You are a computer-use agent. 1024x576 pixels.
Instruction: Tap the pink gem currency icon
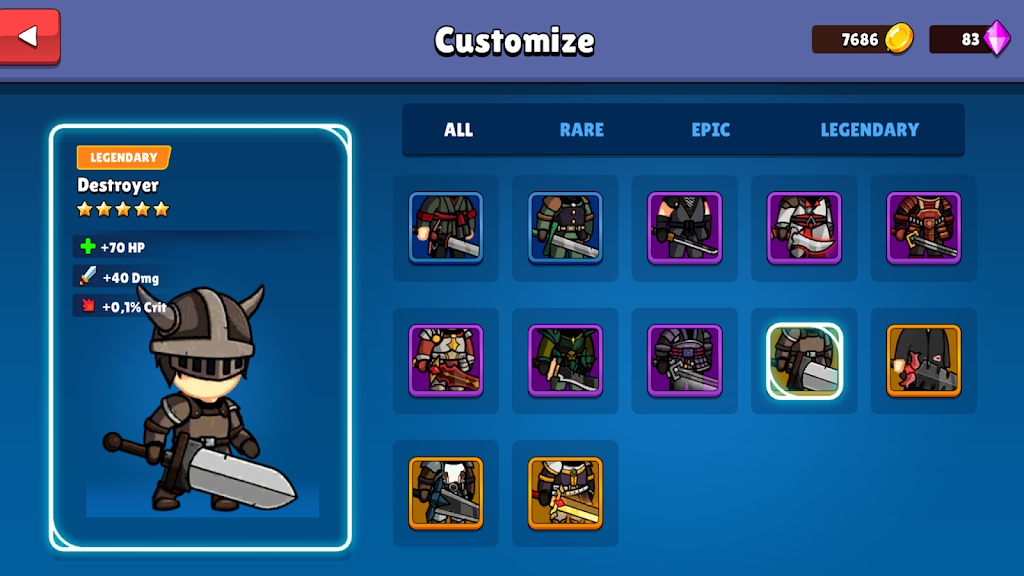click(x=997, y=39)
